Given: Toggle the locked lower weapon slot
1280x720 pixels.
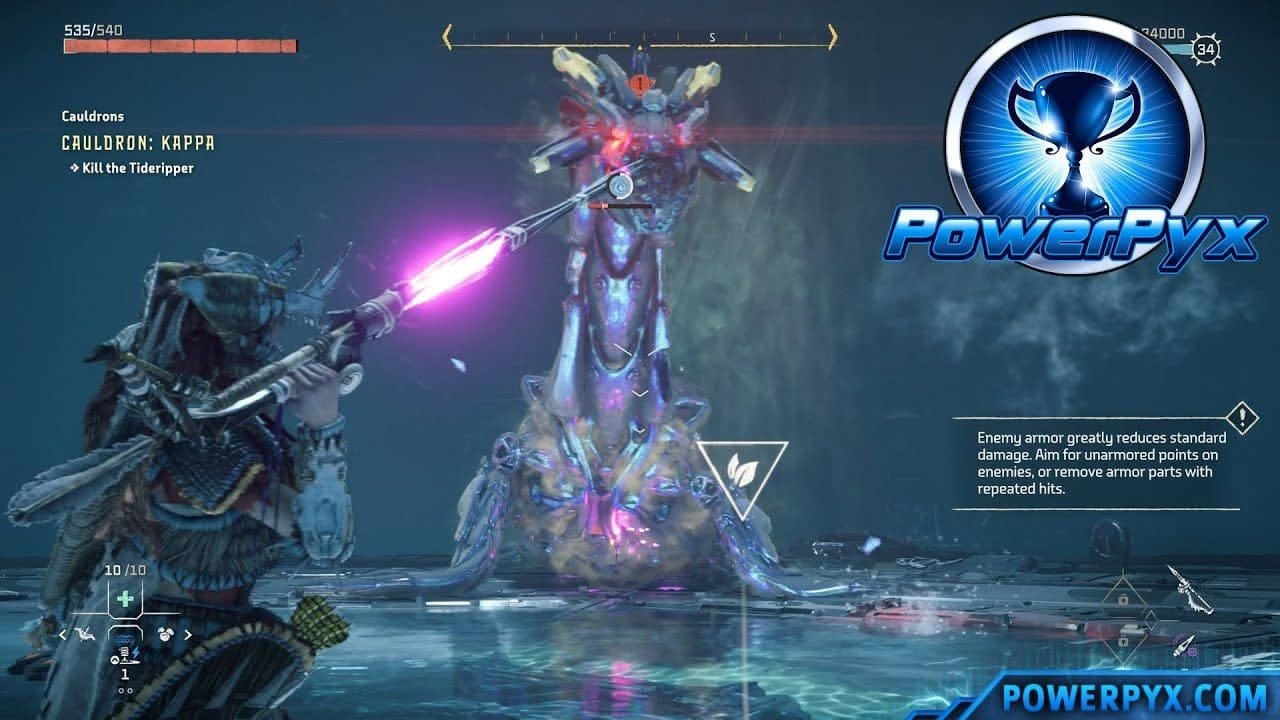Looking at the screenshot, I should coord(1123,641).
